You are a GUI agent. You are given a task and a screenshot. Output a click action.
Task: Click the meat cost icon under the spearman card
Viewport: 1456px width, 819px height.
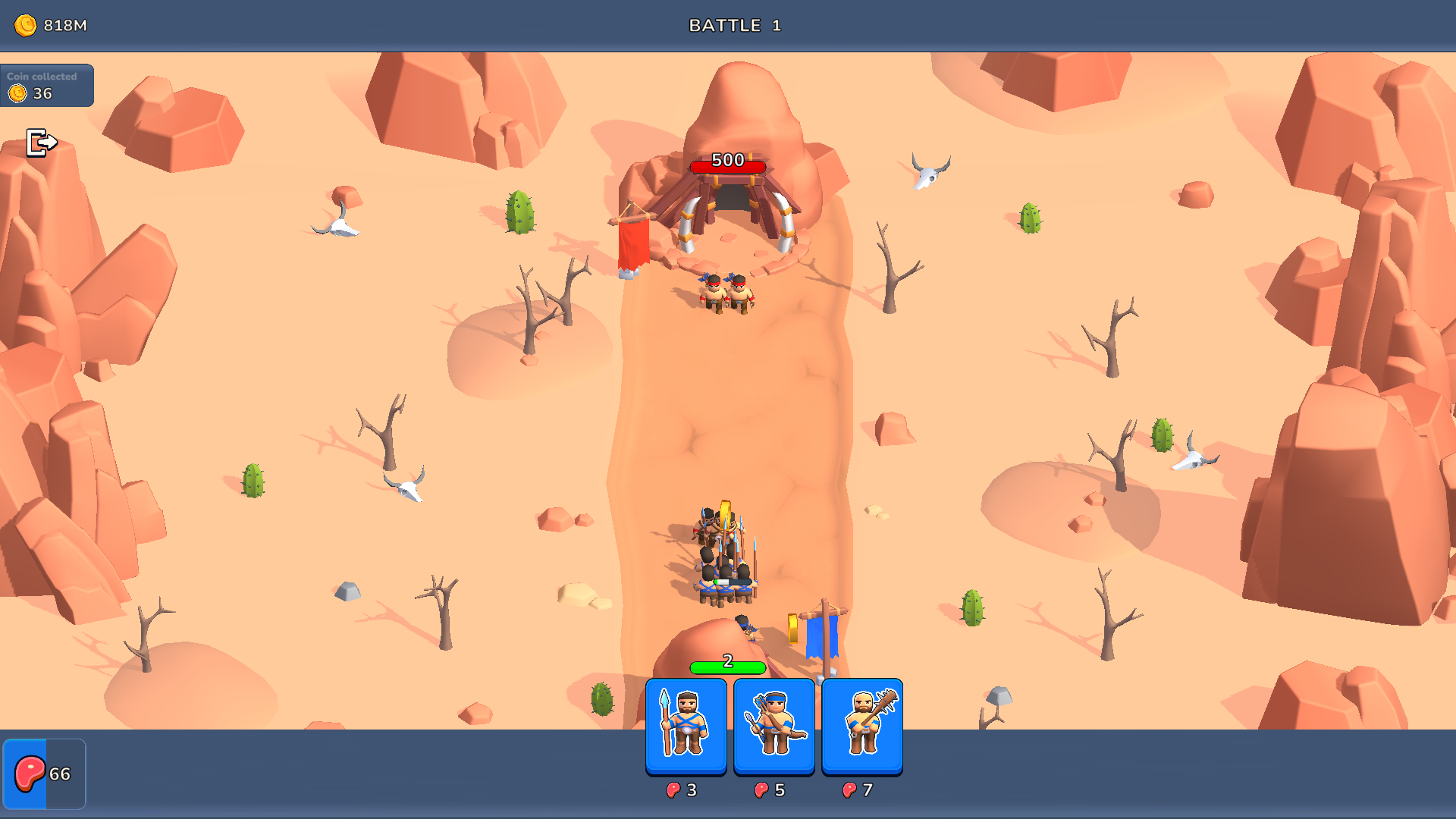(674, 789)
